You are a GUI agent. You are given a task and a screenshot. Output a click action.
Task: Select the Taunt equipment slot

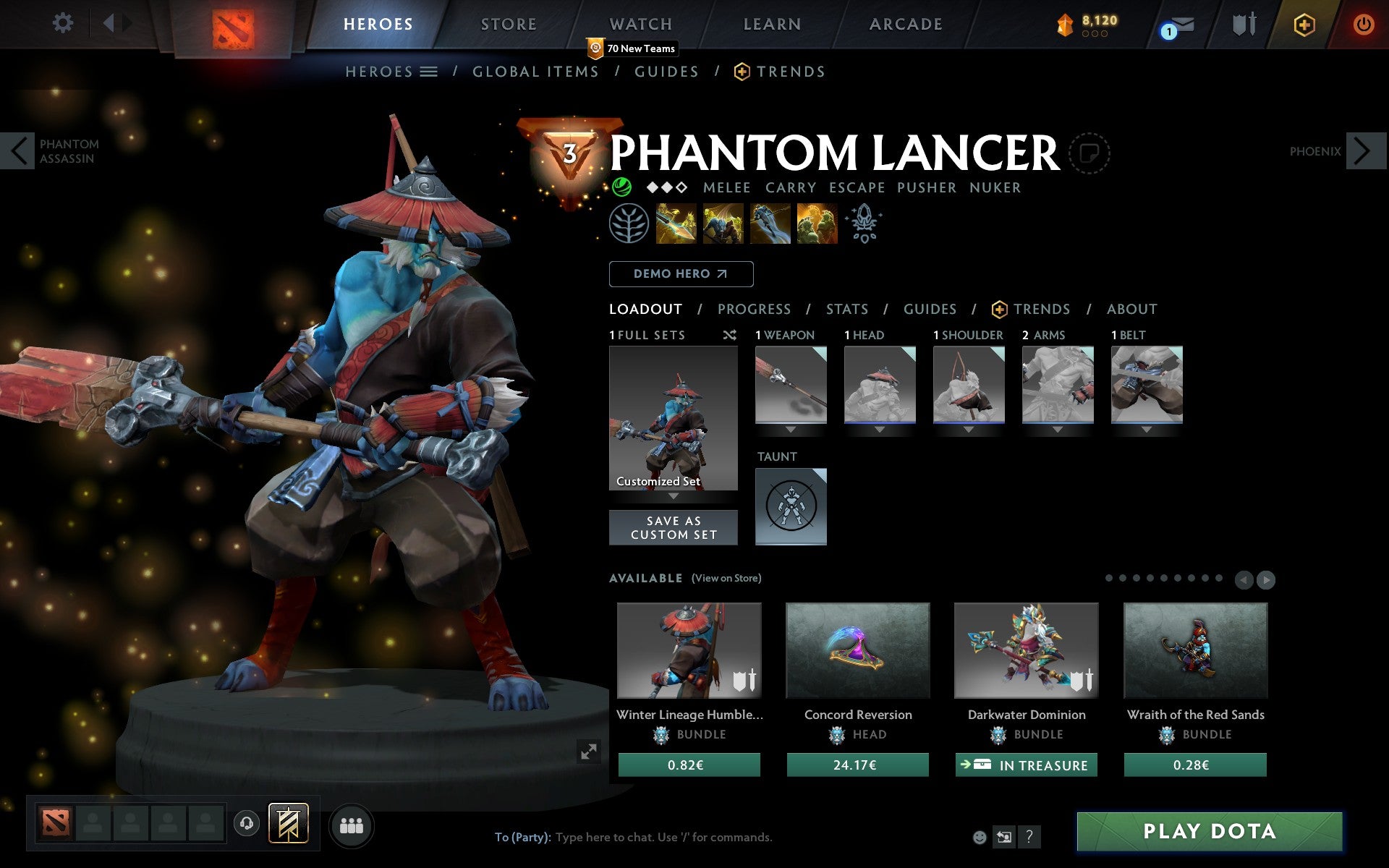click(x=790, y=506)
